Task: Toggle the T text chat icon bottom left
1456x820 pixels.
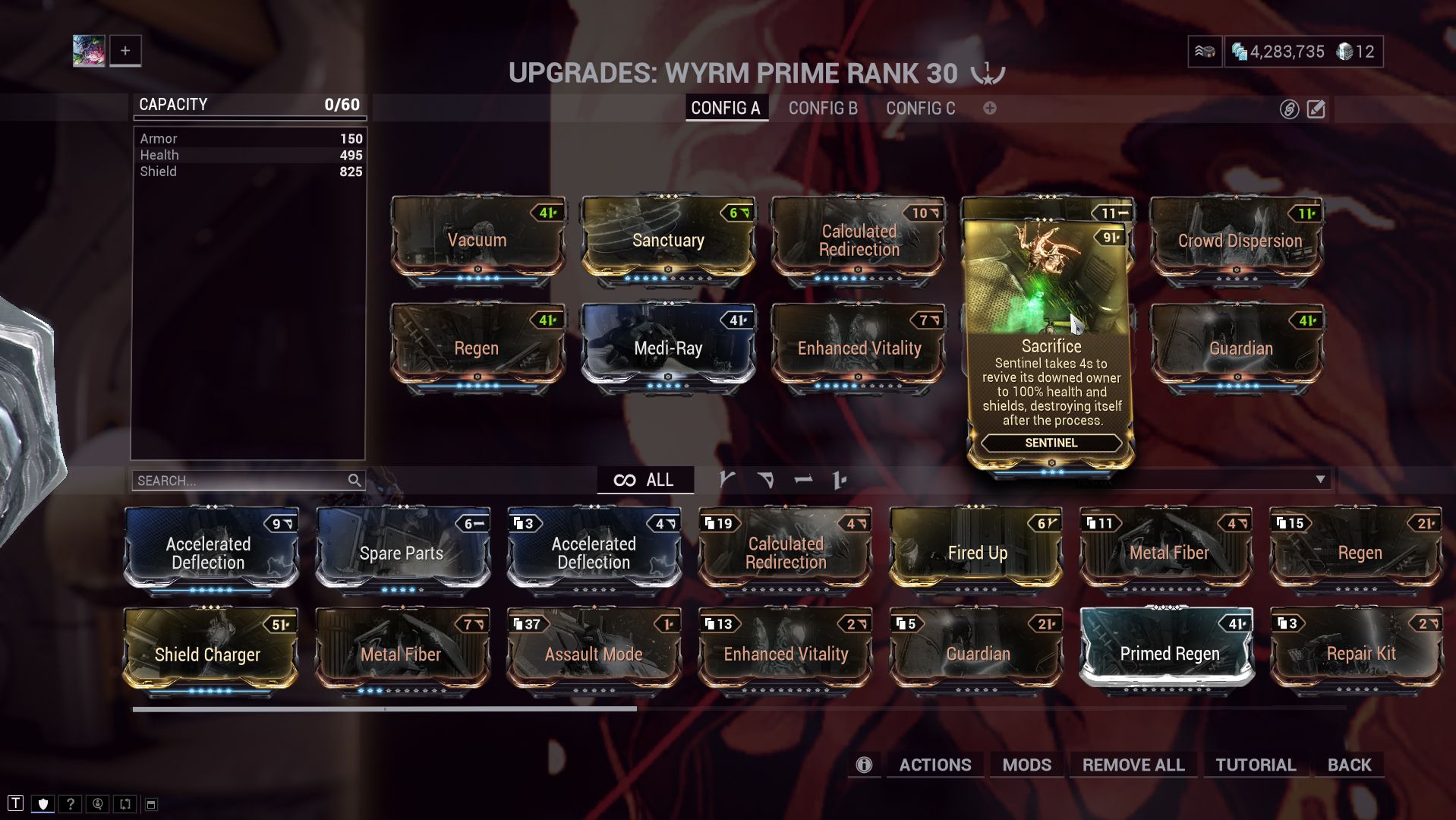Action: point(17,802)
